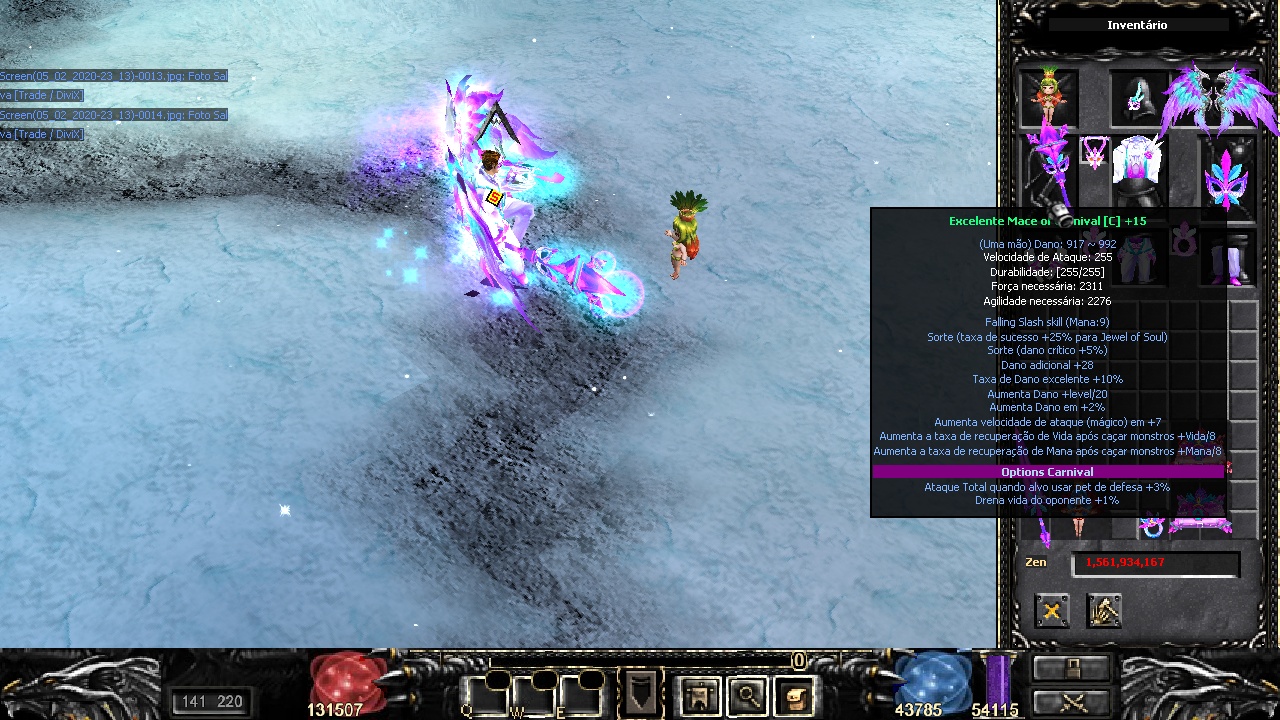1280x720 pixels.
Task: Select the carnival mask shield slot
Action: (1228, 178)
